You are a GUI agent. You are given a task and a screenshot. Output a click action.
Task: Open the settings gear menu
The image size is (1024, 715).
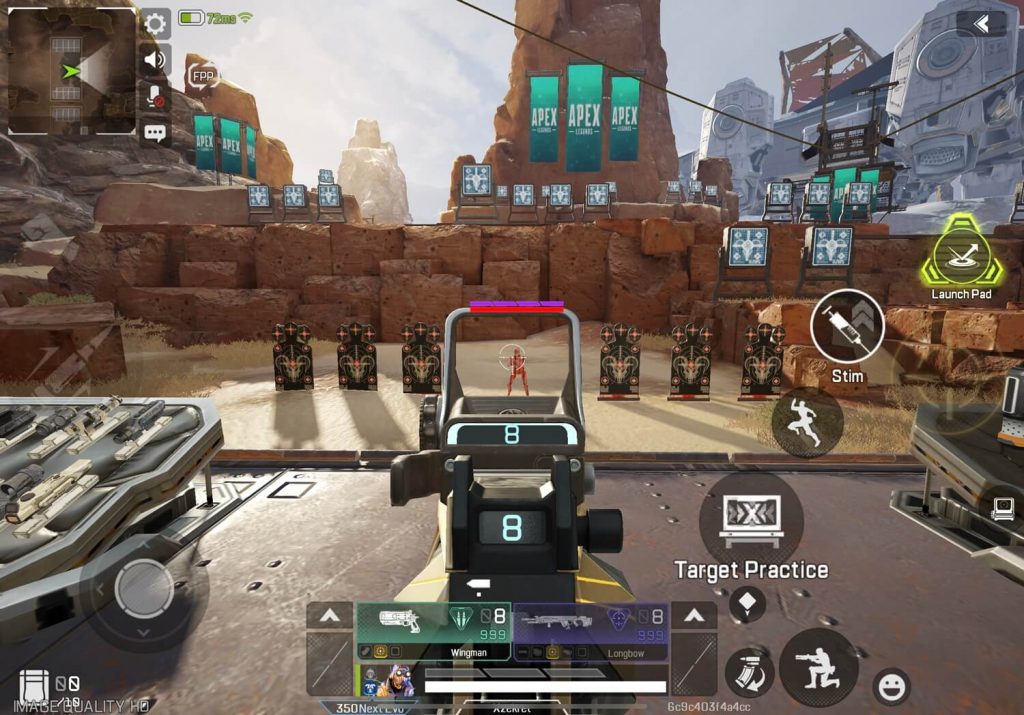point(155,23)
